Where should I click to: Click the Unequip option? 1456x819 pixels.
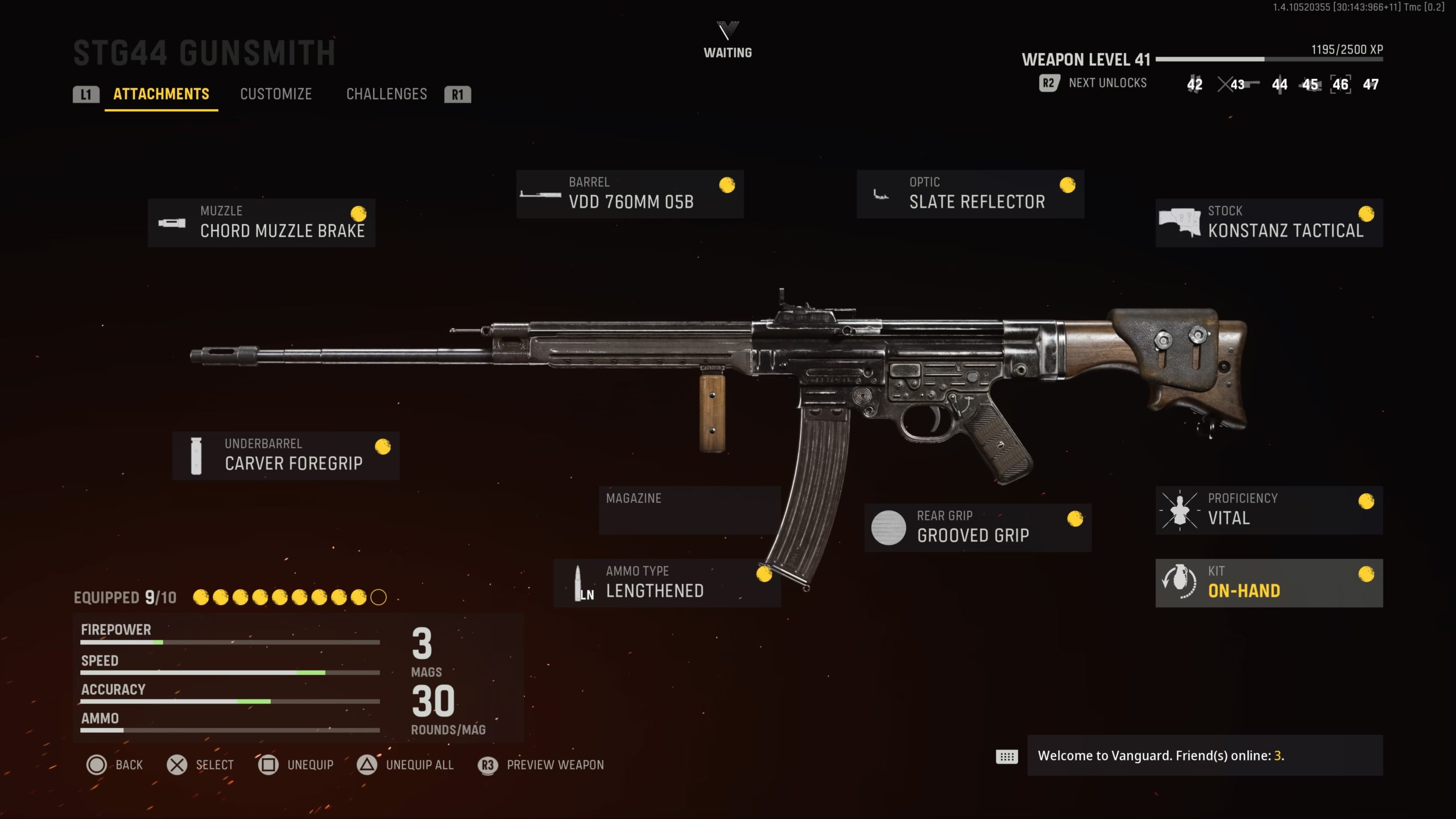(x=296, y=765)
